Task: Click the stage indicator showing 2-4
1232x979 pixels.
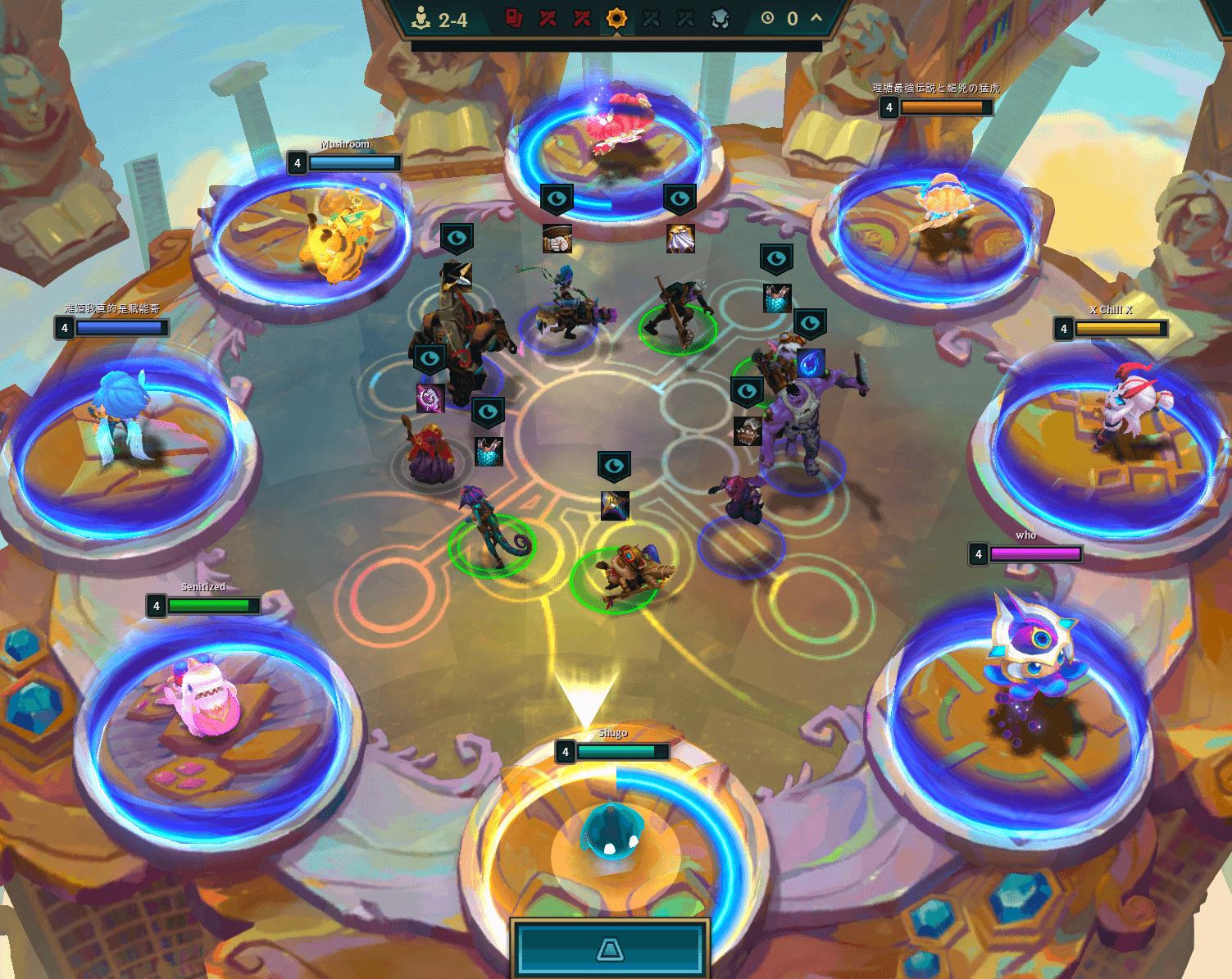Action: [452, 20]
